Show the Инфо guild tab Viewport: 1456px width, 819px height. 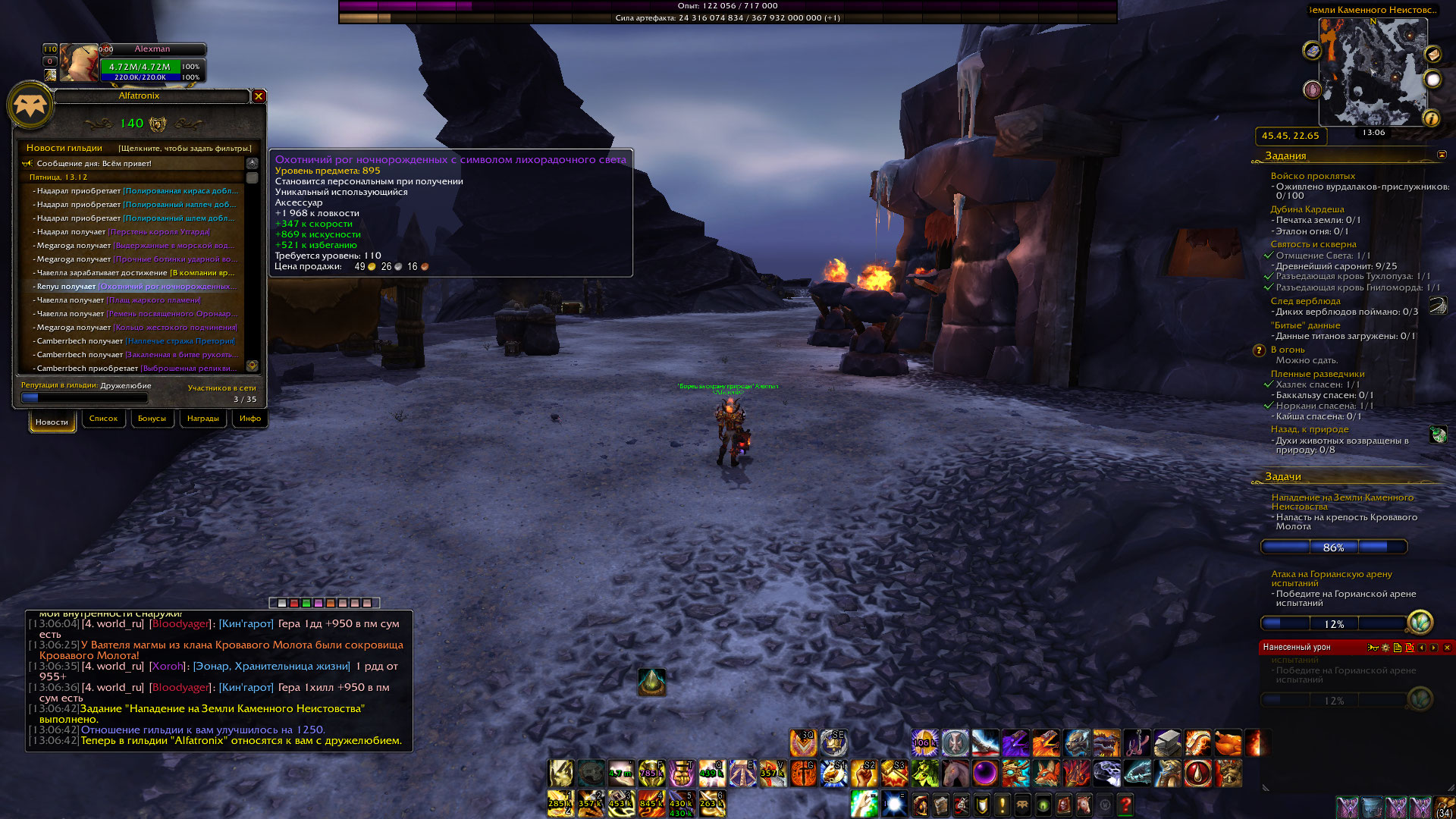(249, 419)
